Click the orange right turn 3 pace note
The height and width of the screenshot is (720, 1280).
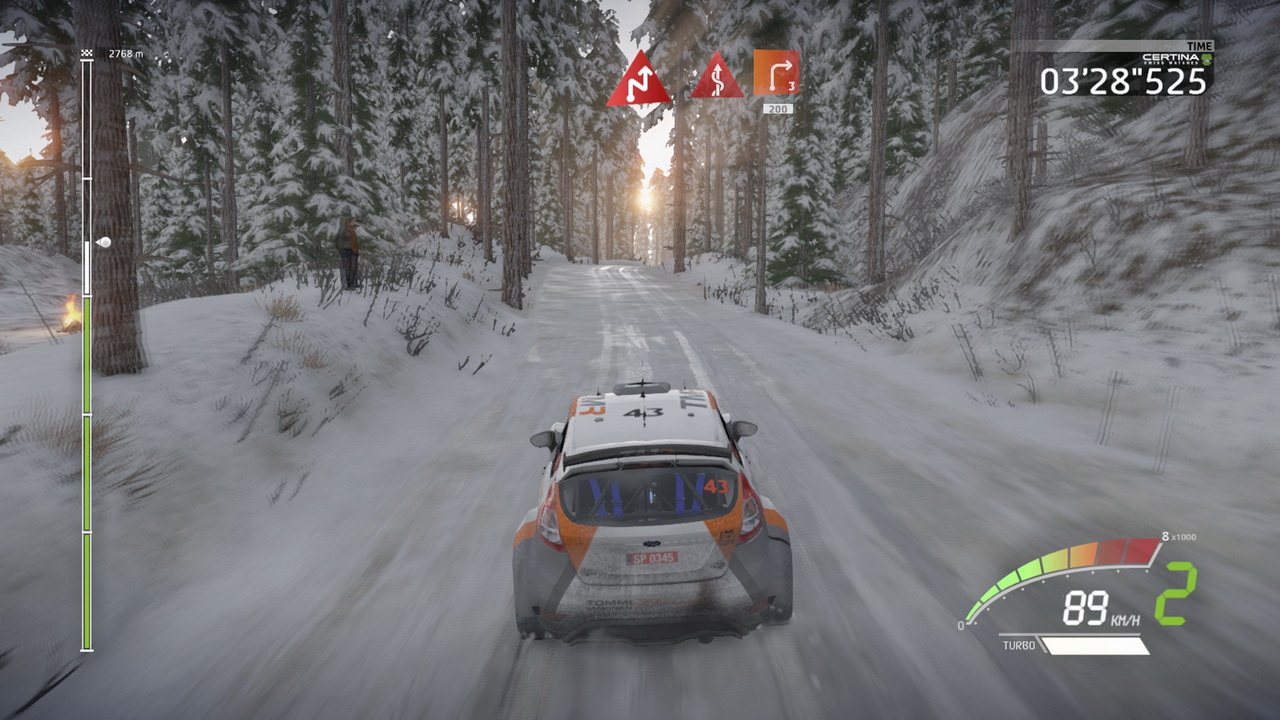pyautogui.click(x=776, y=72)
